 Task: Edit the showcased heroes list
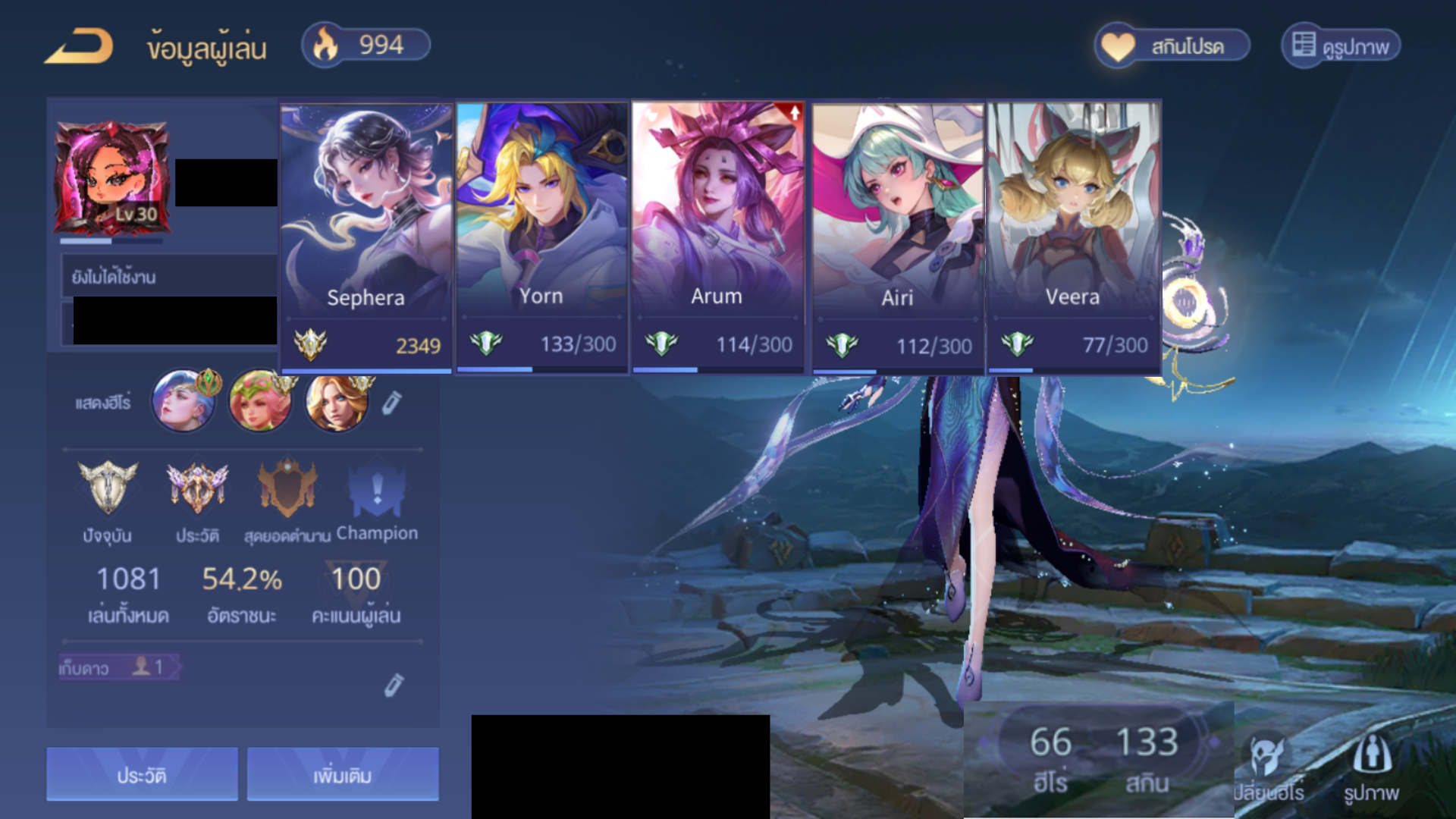pos(391,403)
